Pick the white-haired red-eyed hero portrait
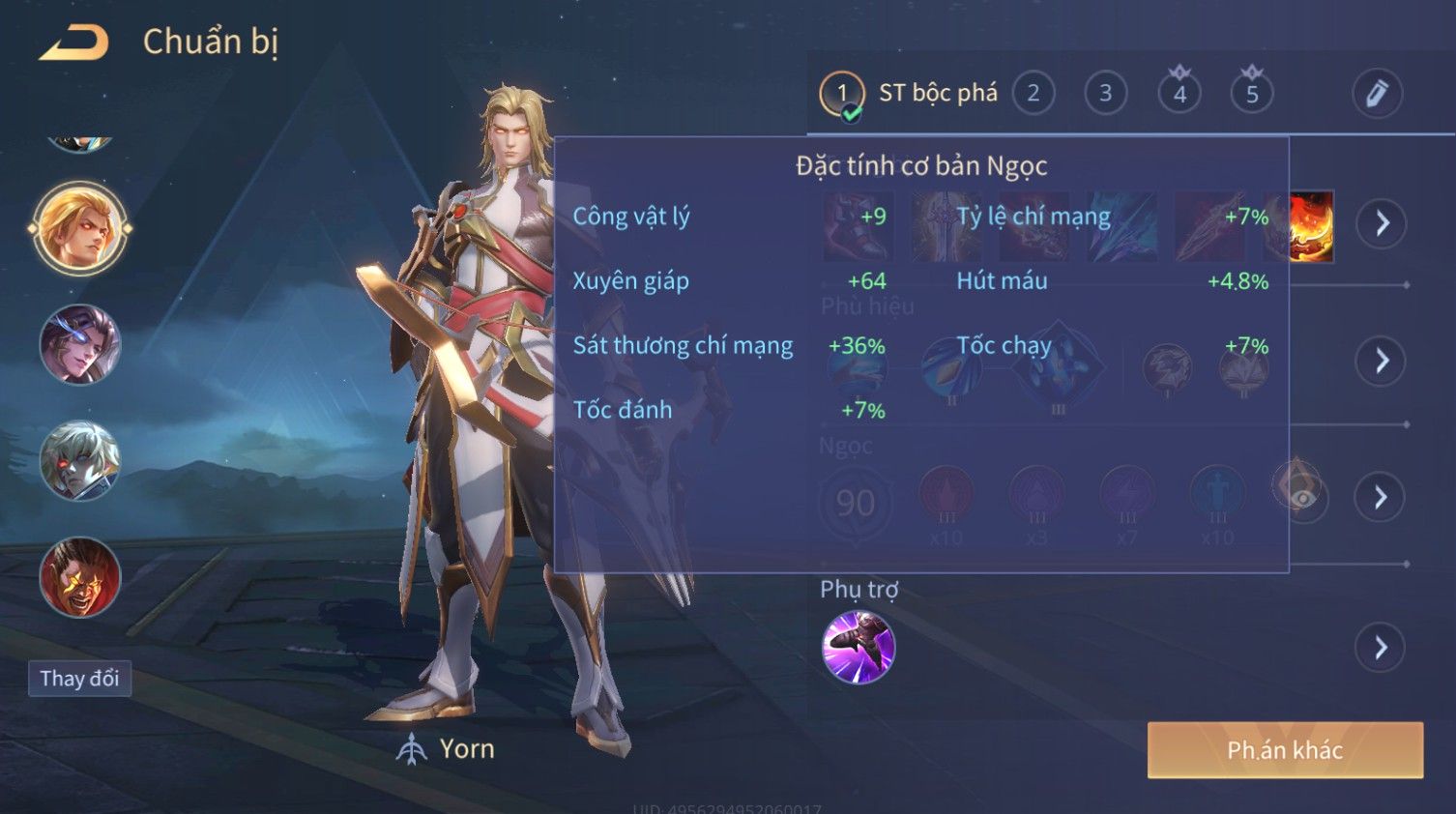1456x814 pixels. click(x=80, y=460)
